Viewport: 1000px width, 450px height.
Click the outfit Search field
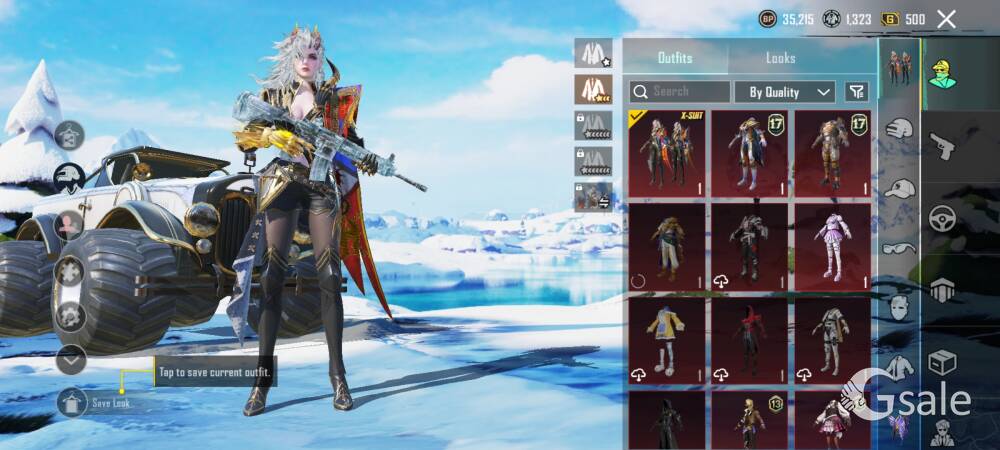click(680, 92)
